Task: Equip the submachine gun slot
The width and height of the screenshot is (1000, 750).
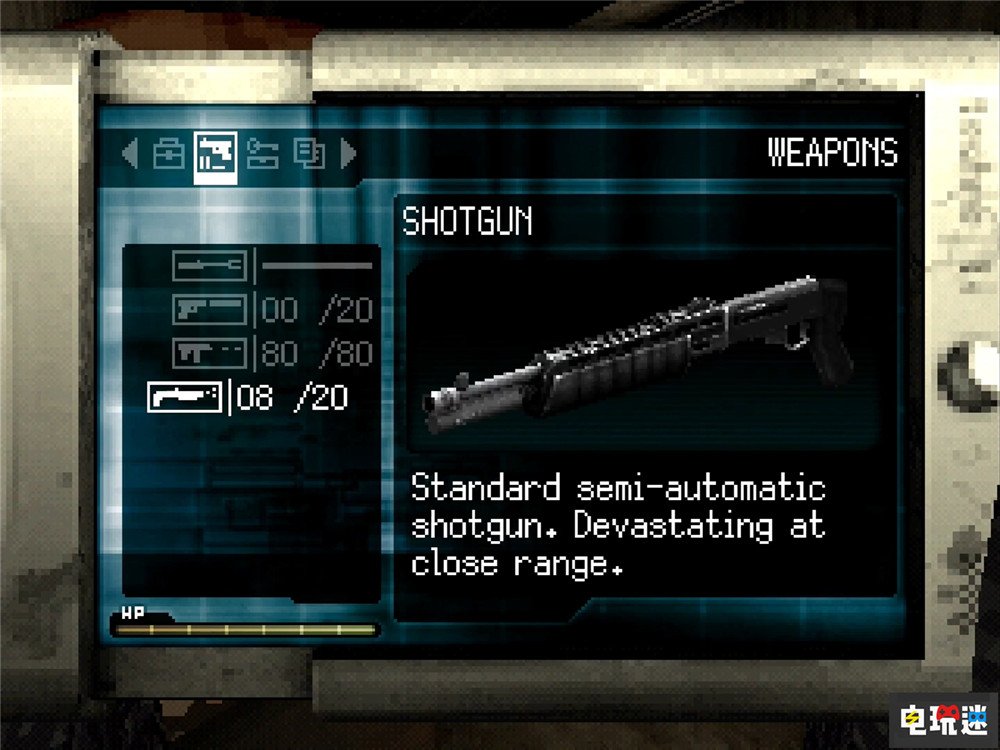Action: (209, 353)
